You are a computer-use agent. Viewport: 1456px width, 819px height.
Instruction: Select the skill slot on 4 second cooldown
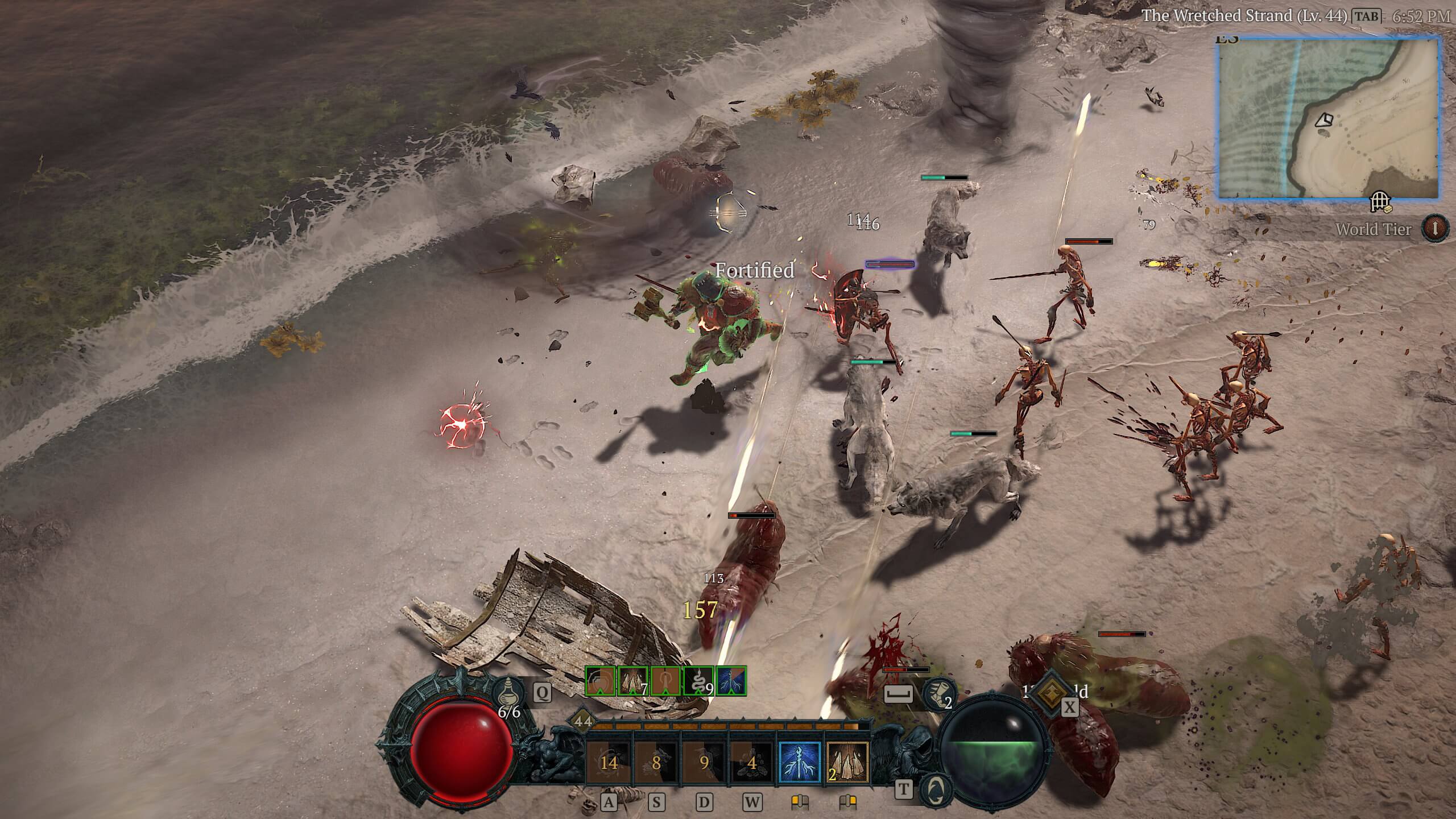coord(752,763)
